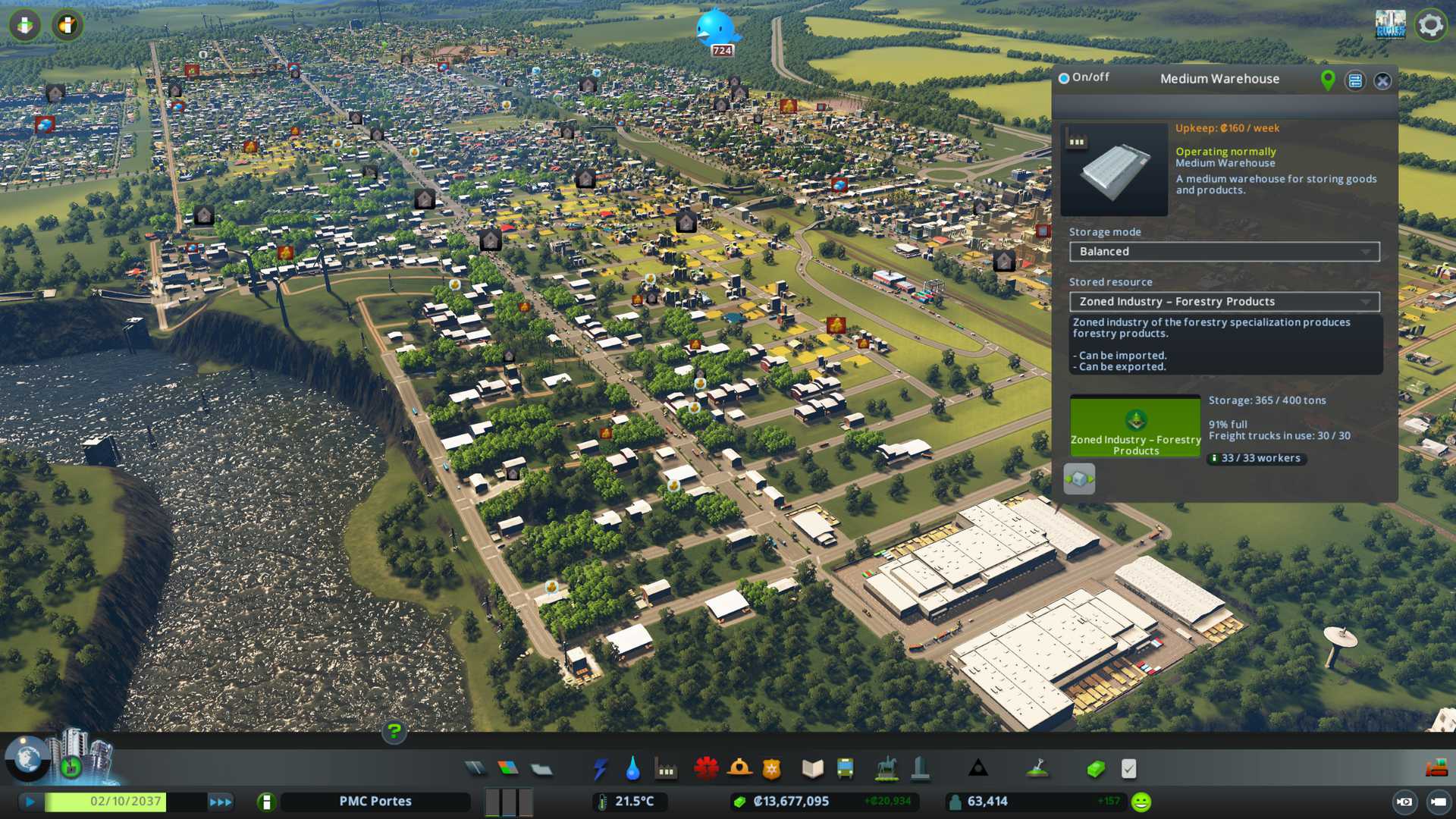The height and width of the screenshot is (819, 1456).
Task: Open the Police badge menu
Action: click(771, 769)
